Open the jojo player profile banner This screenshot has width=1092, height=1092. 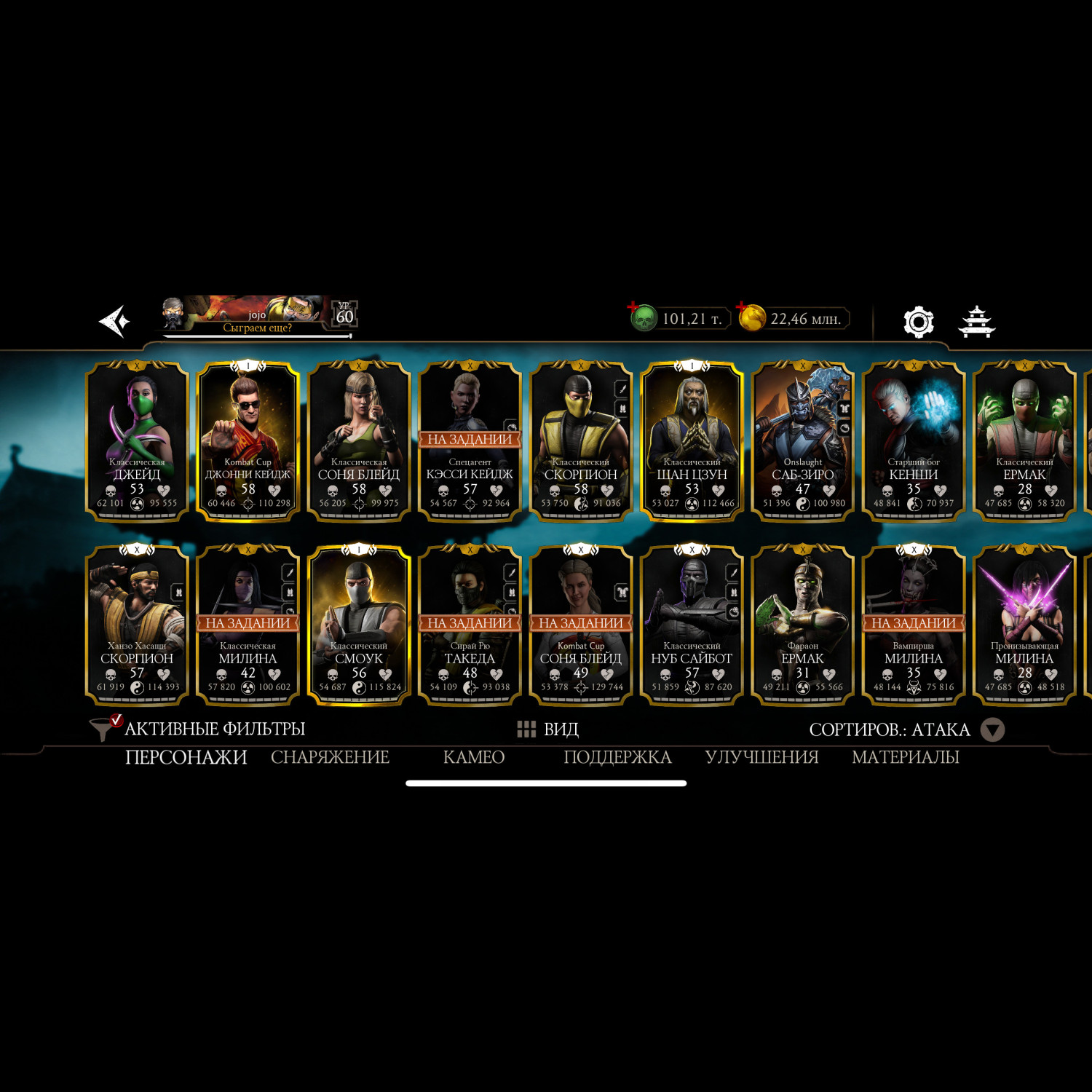point(256,317)
